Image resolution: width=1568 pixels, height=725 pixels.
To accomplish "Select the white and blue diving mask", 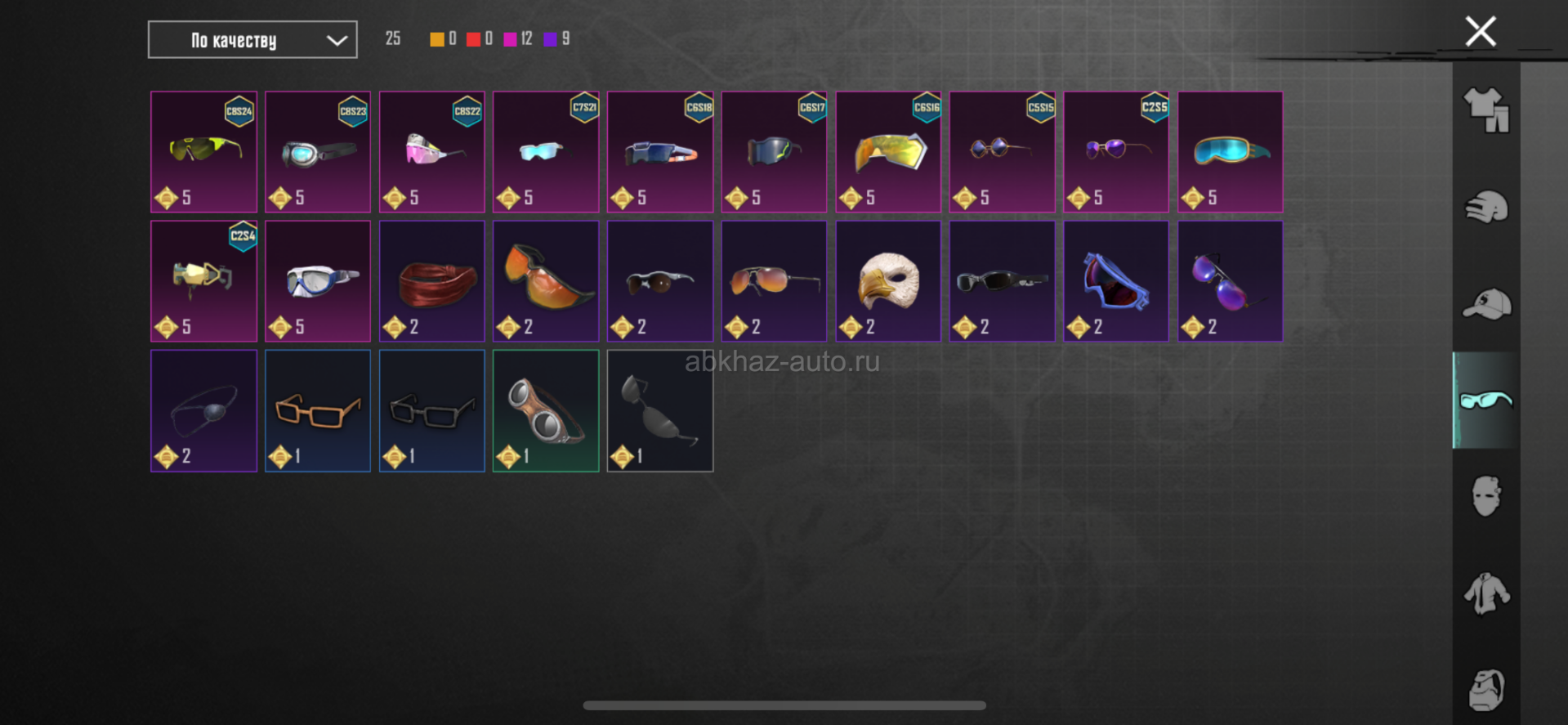I will coord(317,281).
